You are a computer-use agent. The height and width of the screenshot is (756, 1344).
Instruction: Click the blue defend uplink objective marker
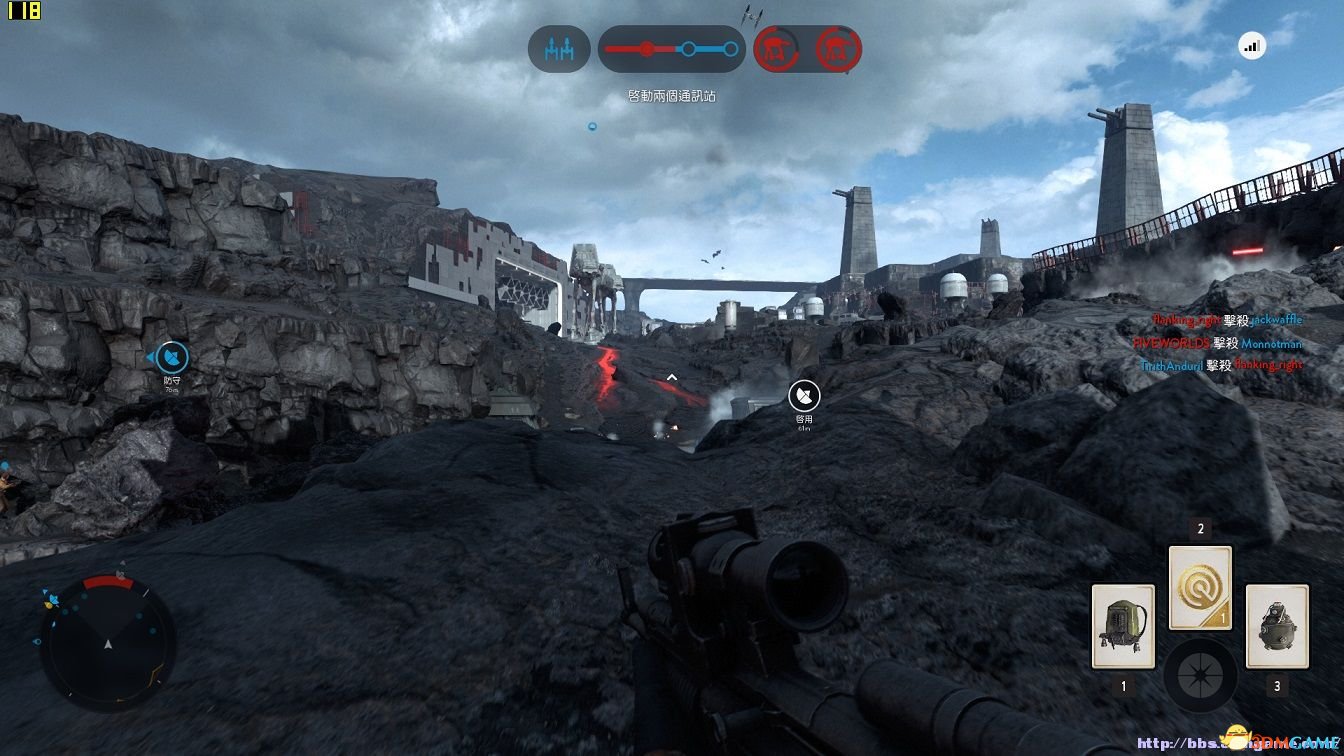point(172,357)
